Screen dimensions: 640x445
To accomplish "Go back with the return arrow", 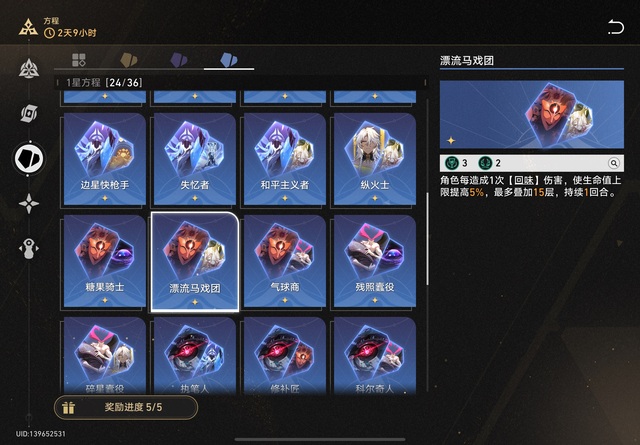I will pos(615,27).
